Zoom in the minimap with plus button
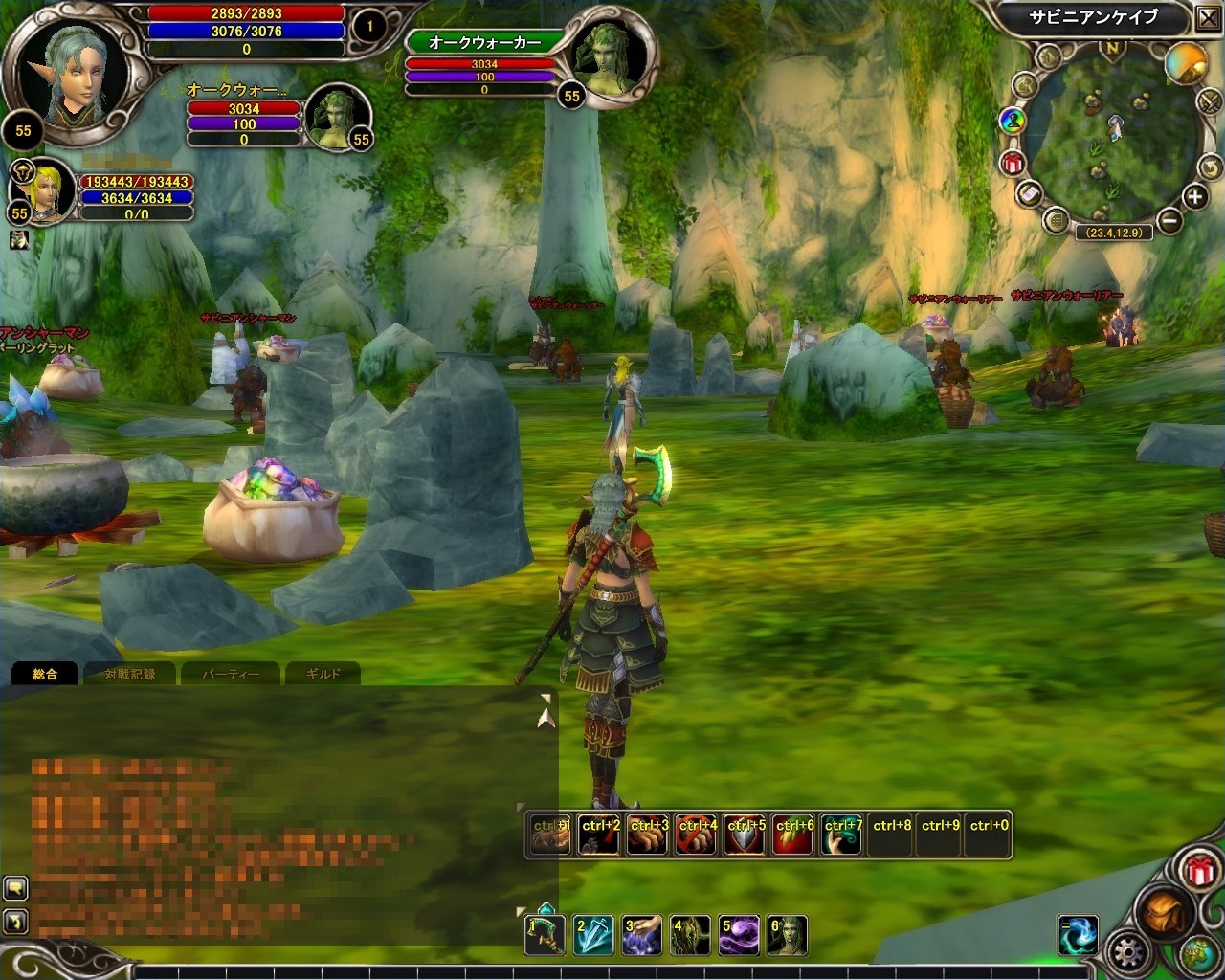1225x980 pixels. click(x=1194, y=197)
